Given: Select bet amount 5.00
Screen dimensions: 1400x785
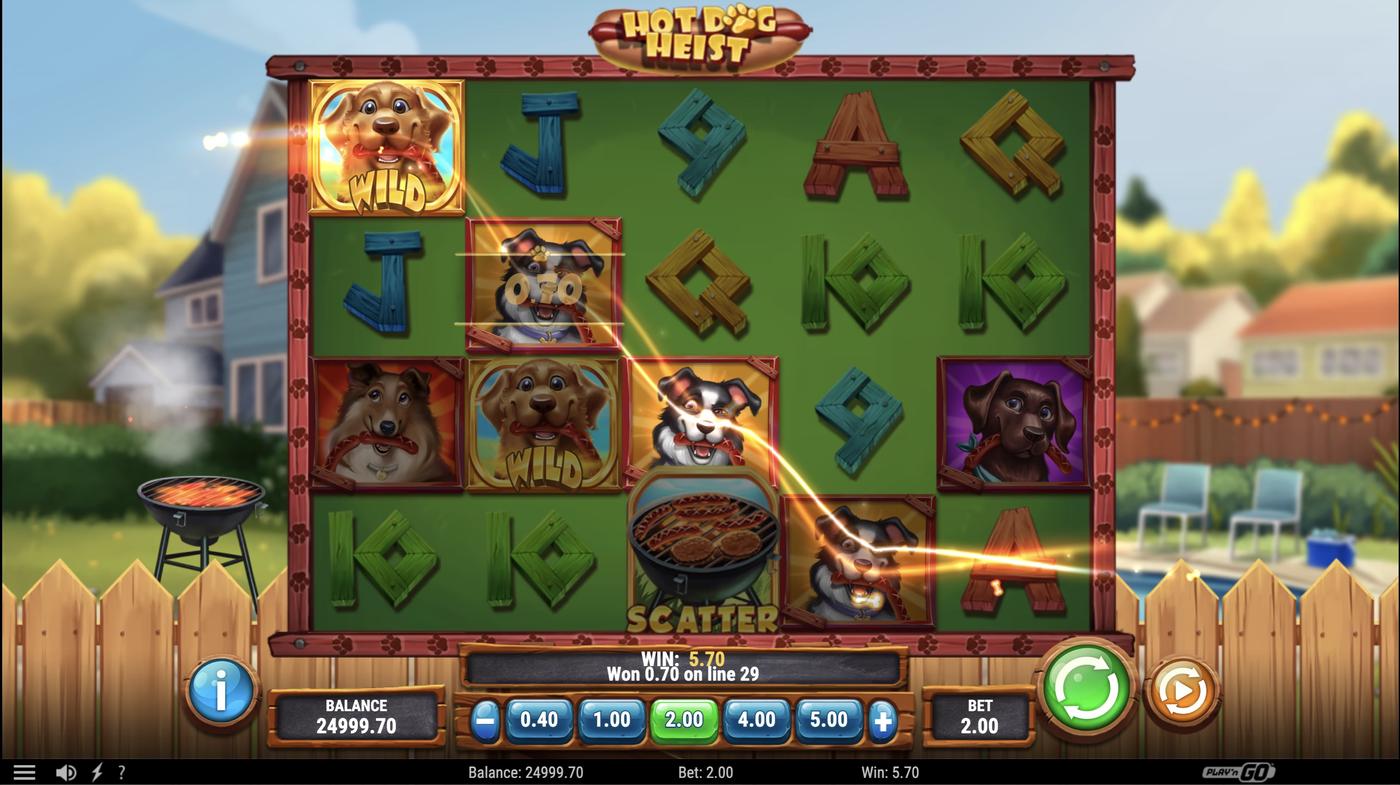Looking at the screenshot, I should coord(829,719).
